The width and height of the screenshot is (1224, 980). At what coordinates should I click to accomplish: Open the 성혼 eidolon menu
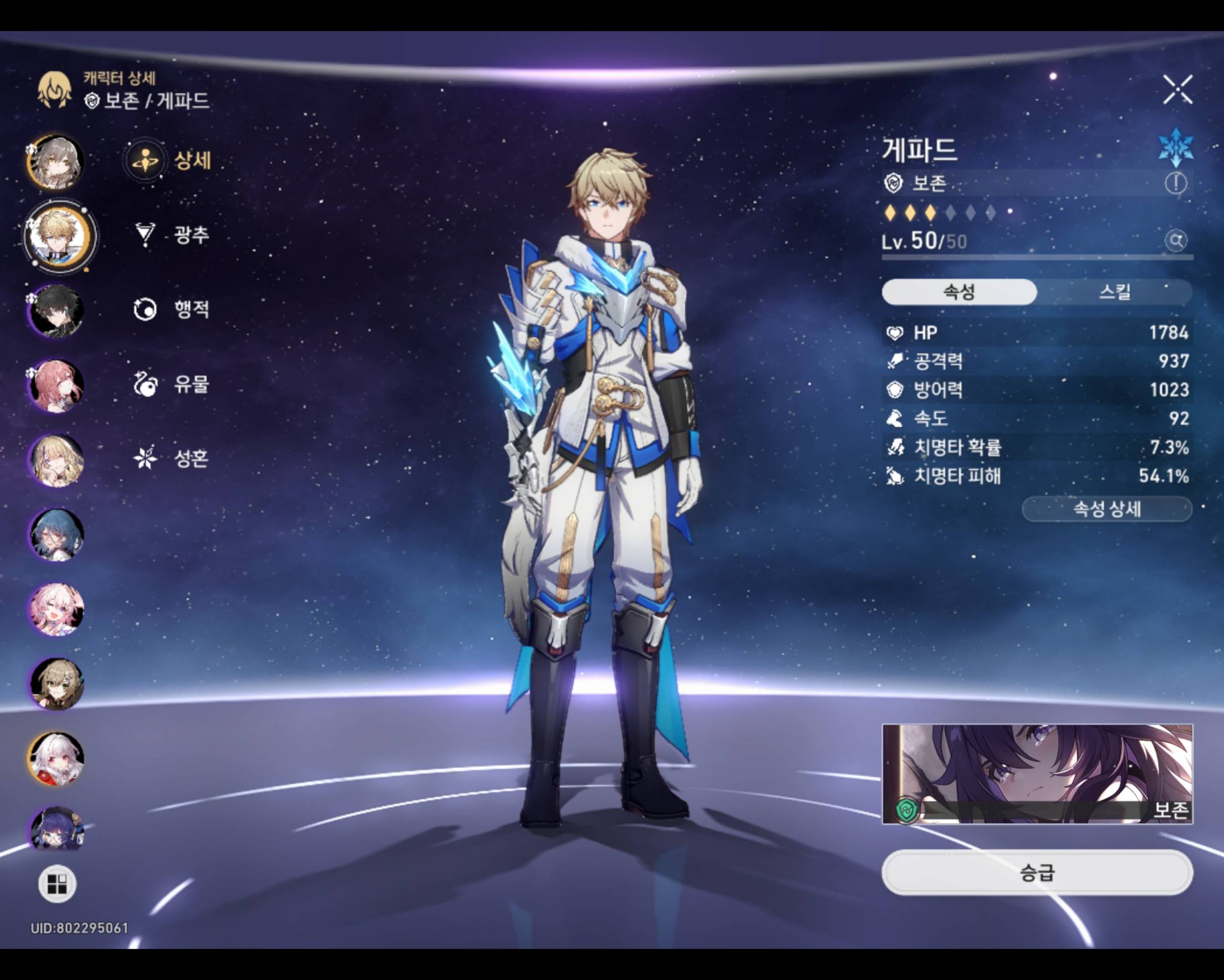pyautogui.click(x=171, y=458)
